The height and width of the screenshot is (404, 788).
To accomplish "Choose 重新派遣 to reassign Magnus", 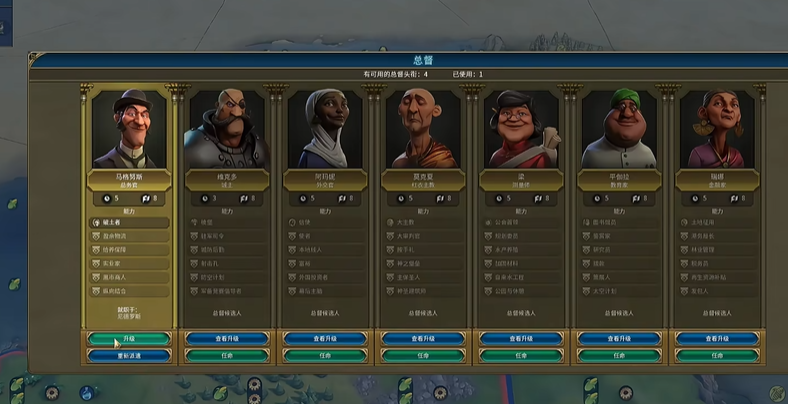I will [129, 355].
